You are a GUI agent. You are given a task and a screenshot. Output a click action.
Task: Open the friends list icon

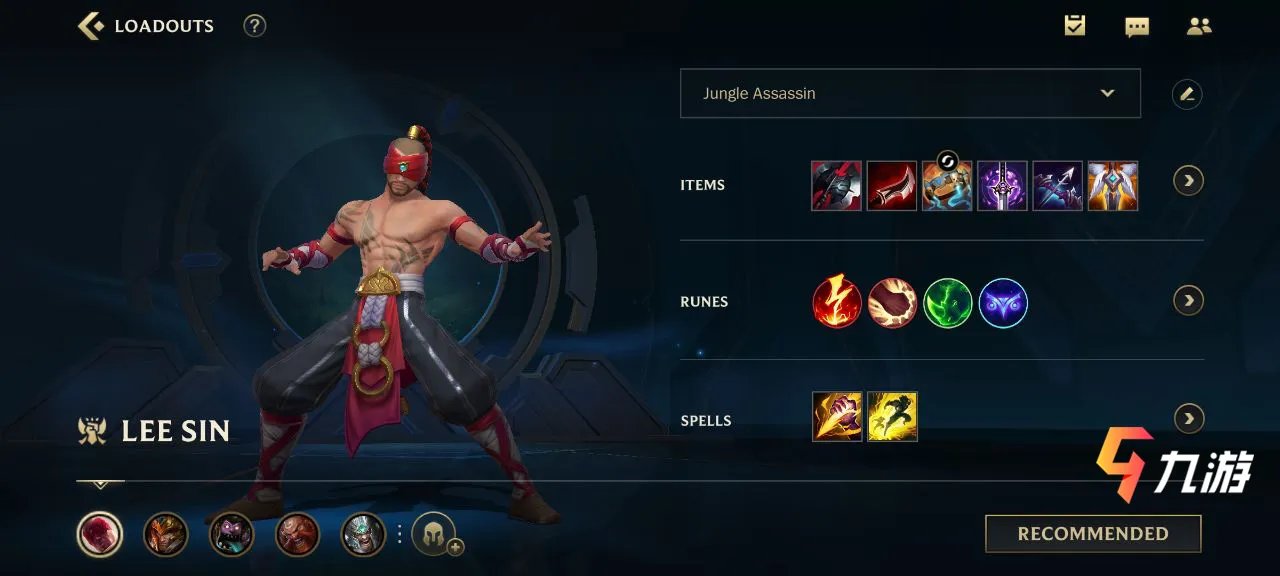[x=1199, y=26]
